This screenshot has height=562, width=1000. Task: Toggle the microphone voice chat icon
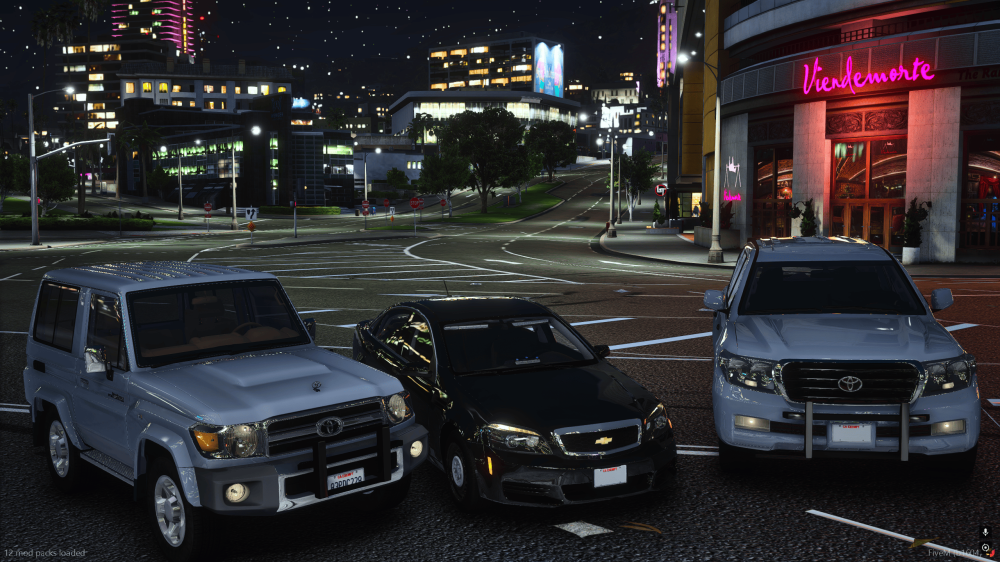point(985,532)
